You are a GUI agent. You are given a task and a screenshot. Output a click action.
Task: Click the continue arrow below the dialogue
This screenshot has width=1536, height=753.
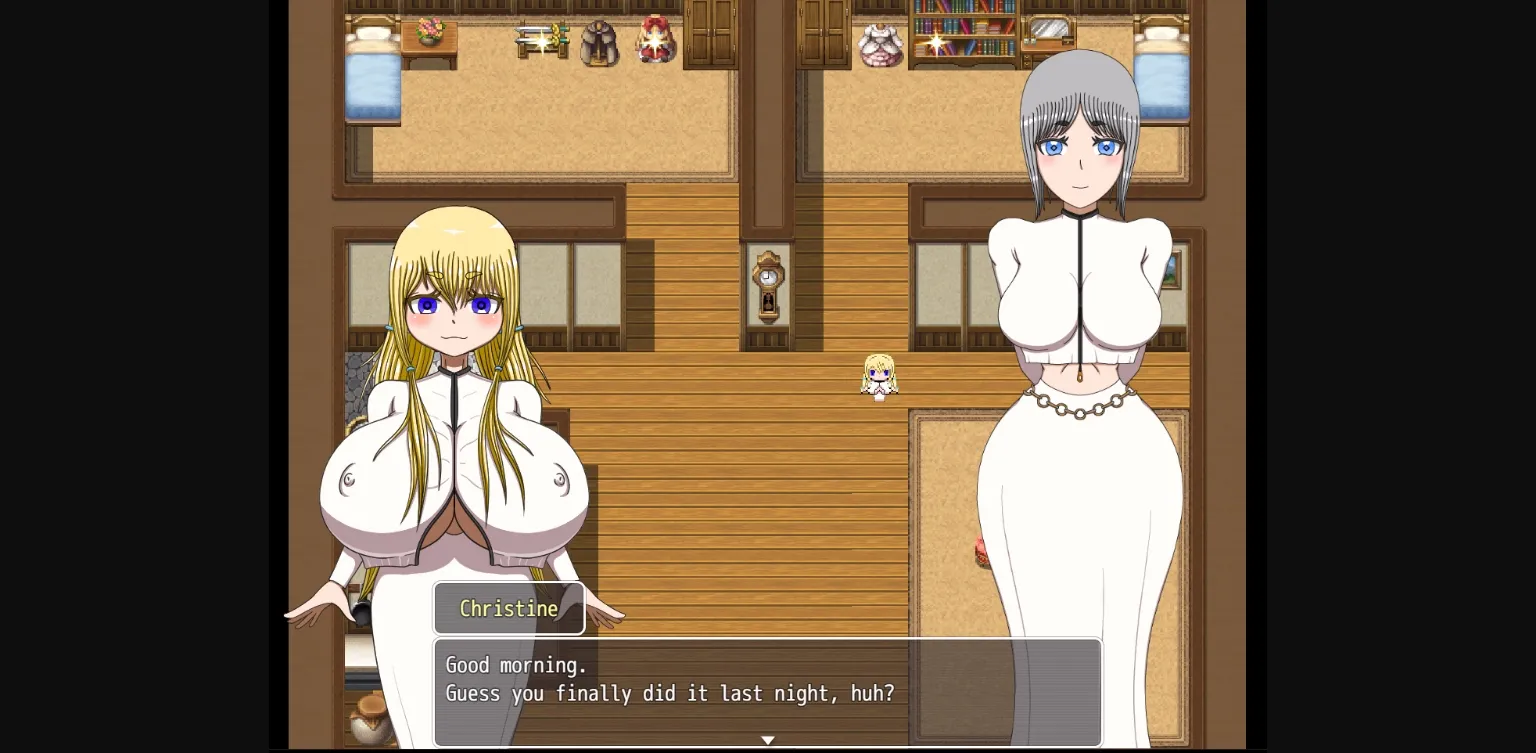pos(767,740)
